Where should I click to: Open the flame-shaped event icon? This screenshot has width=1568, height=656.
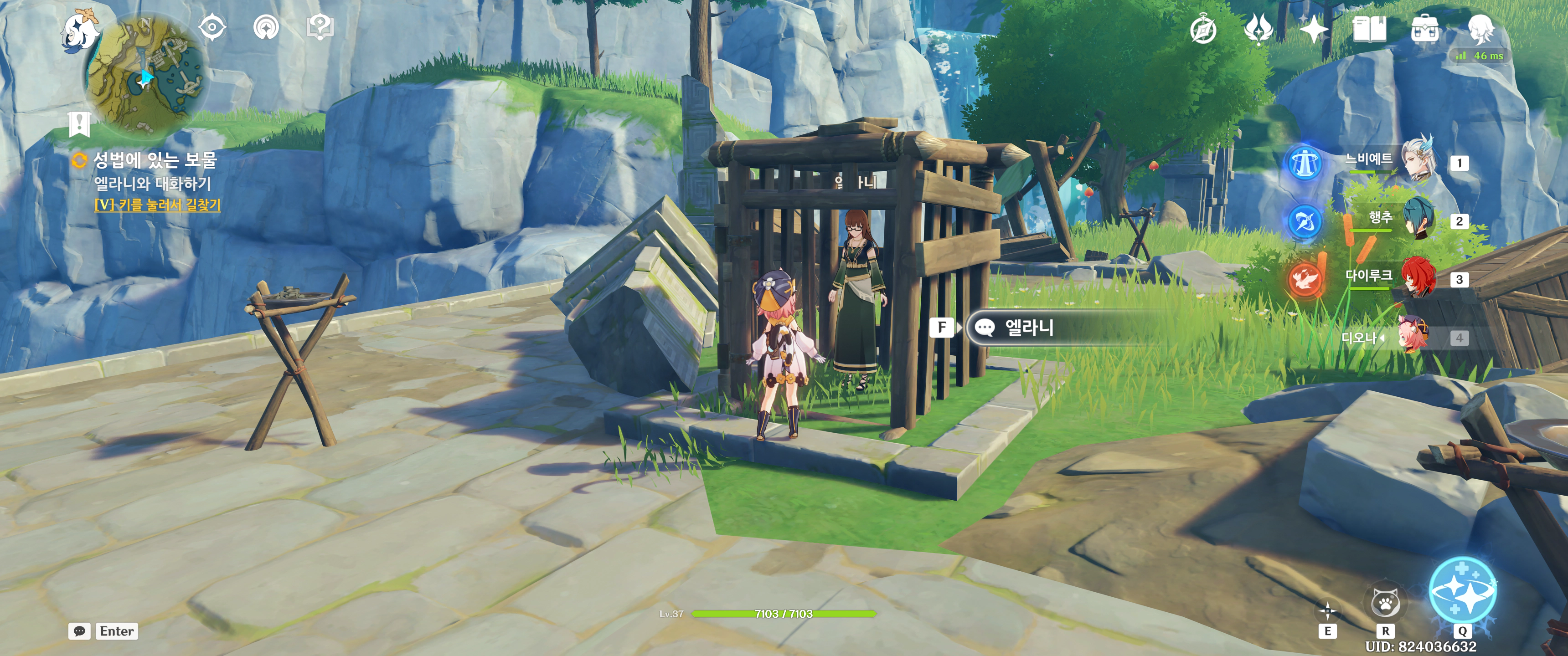pos(1258,29)
